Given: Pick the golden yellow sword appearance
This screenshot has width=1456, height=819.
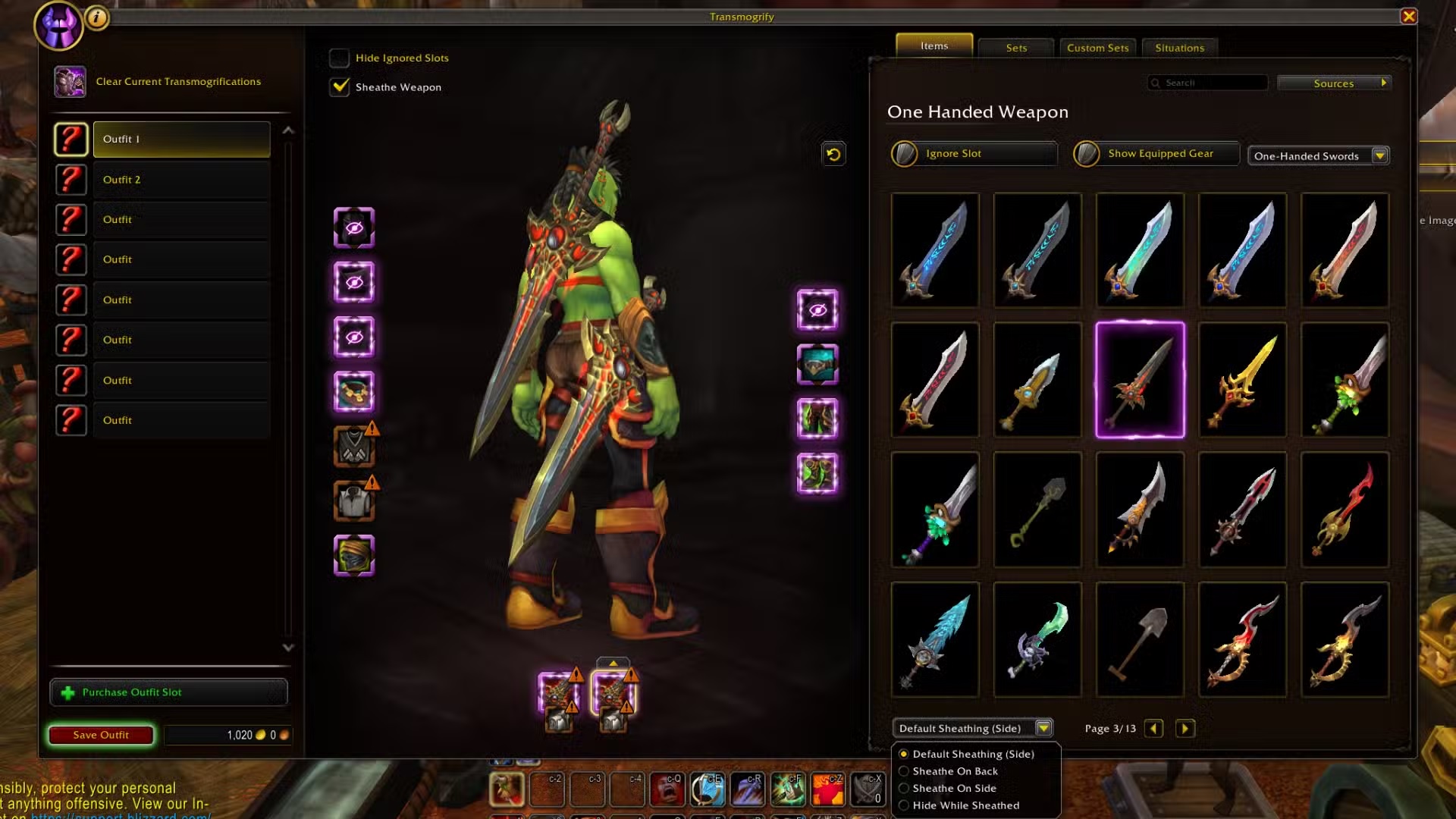Looking at the screenshot, I should point(1242,380).
